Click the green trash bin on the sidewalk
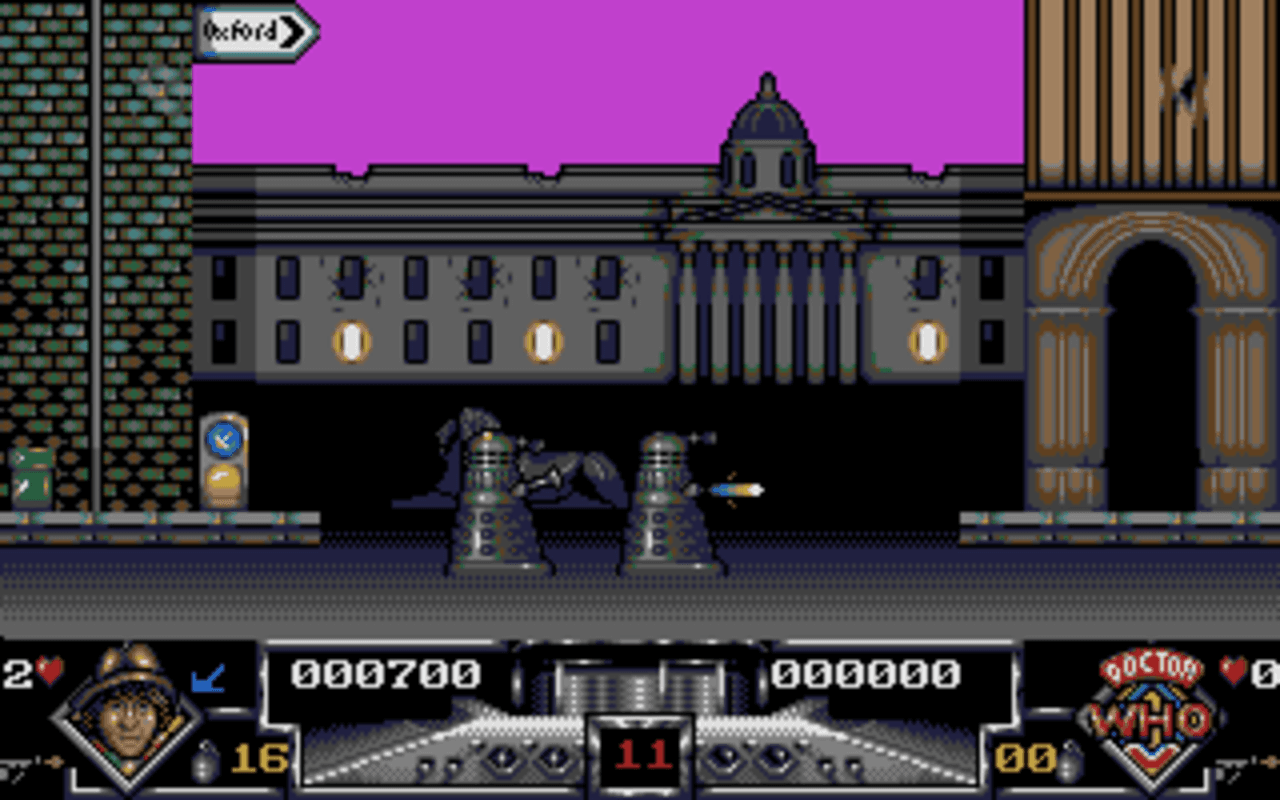 (30, 475)
